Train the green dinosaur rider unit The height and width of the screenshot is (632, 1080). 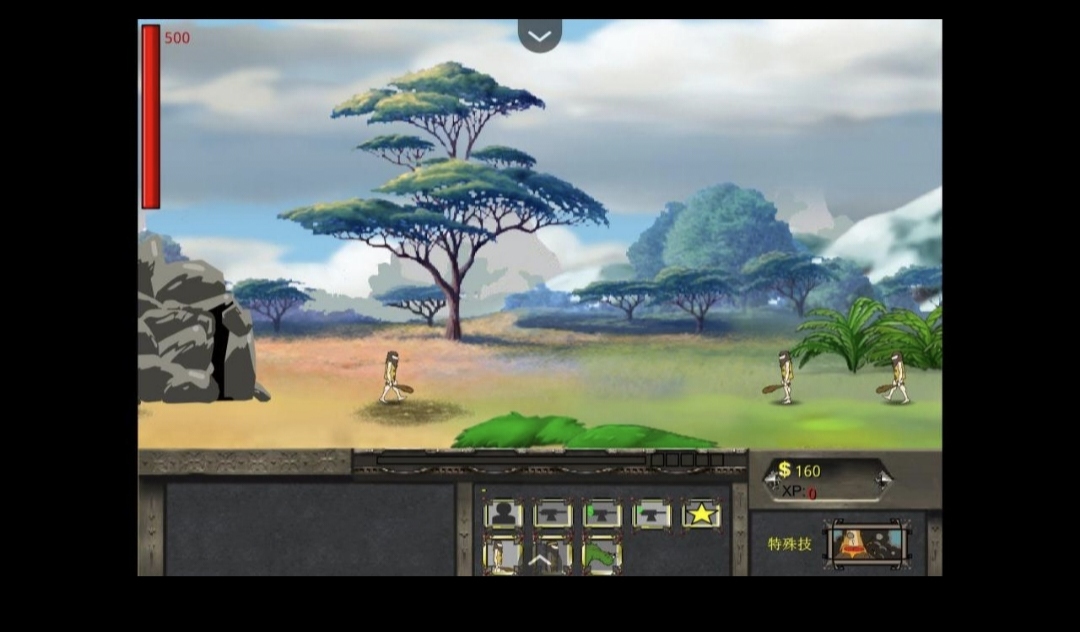tap(602, 555)
